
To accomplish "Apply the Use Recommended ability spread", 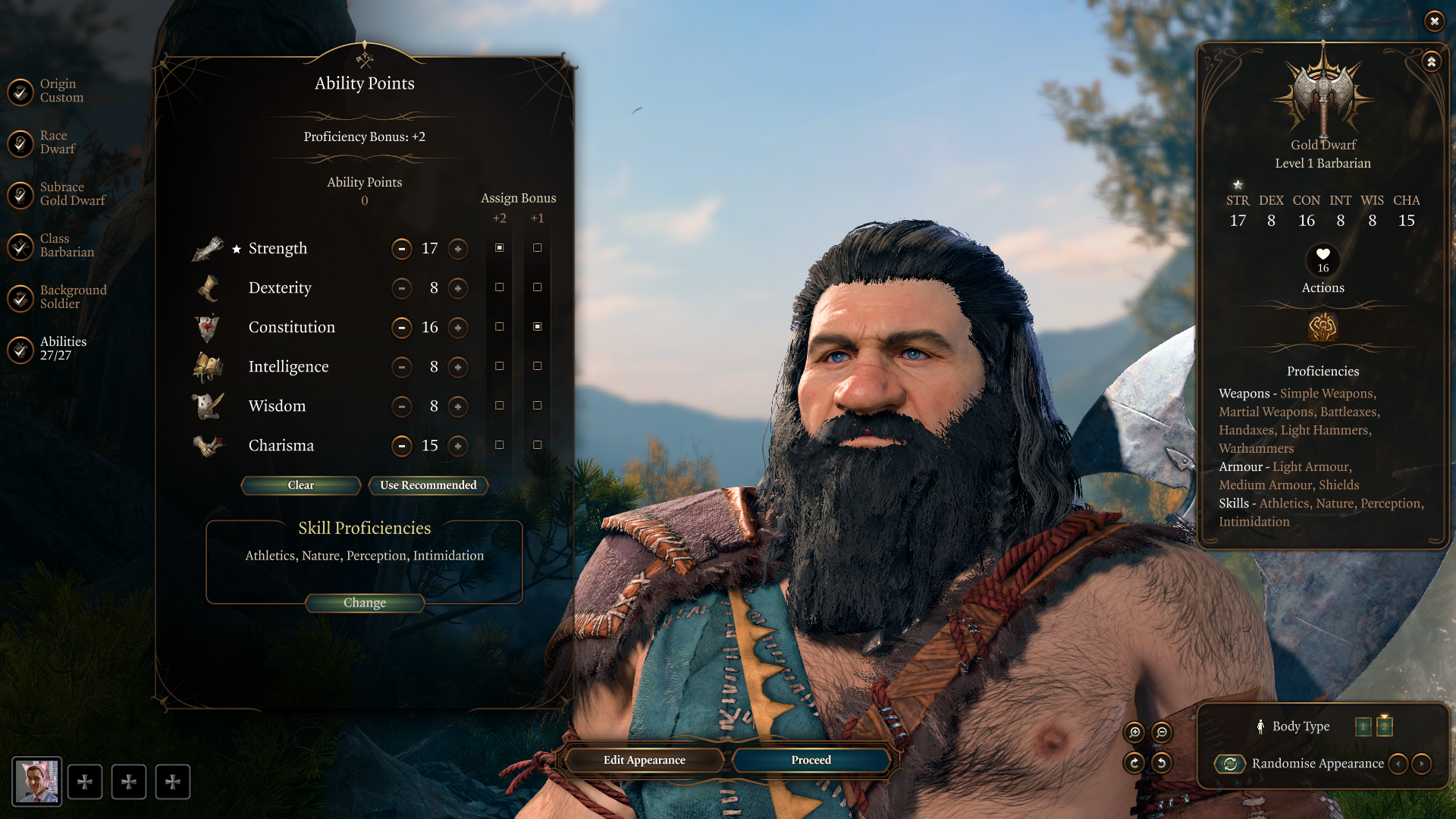I will coord(428,485).
